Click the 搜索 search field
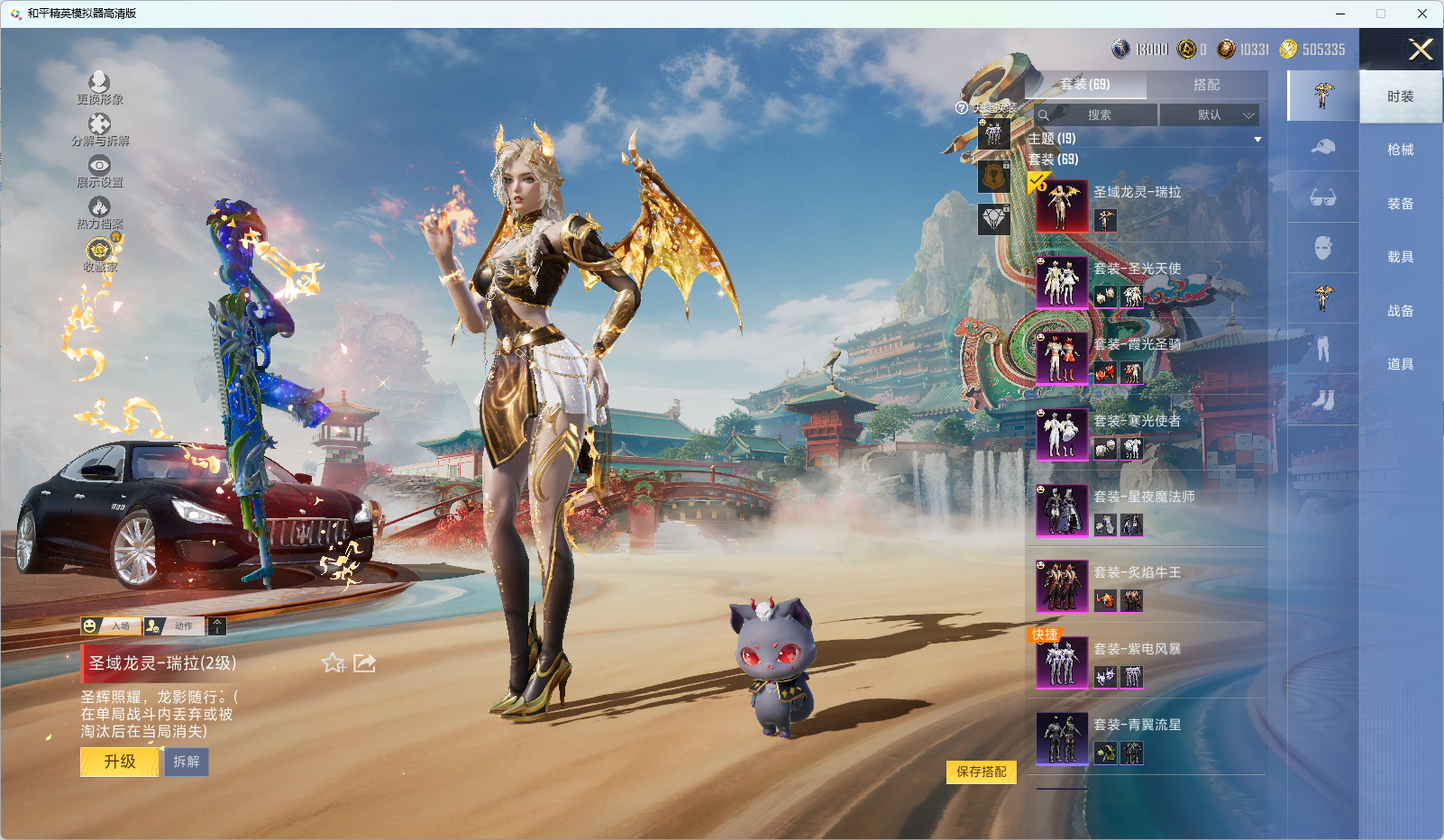Screen dimensions: 1444x840 (1096, 115)
